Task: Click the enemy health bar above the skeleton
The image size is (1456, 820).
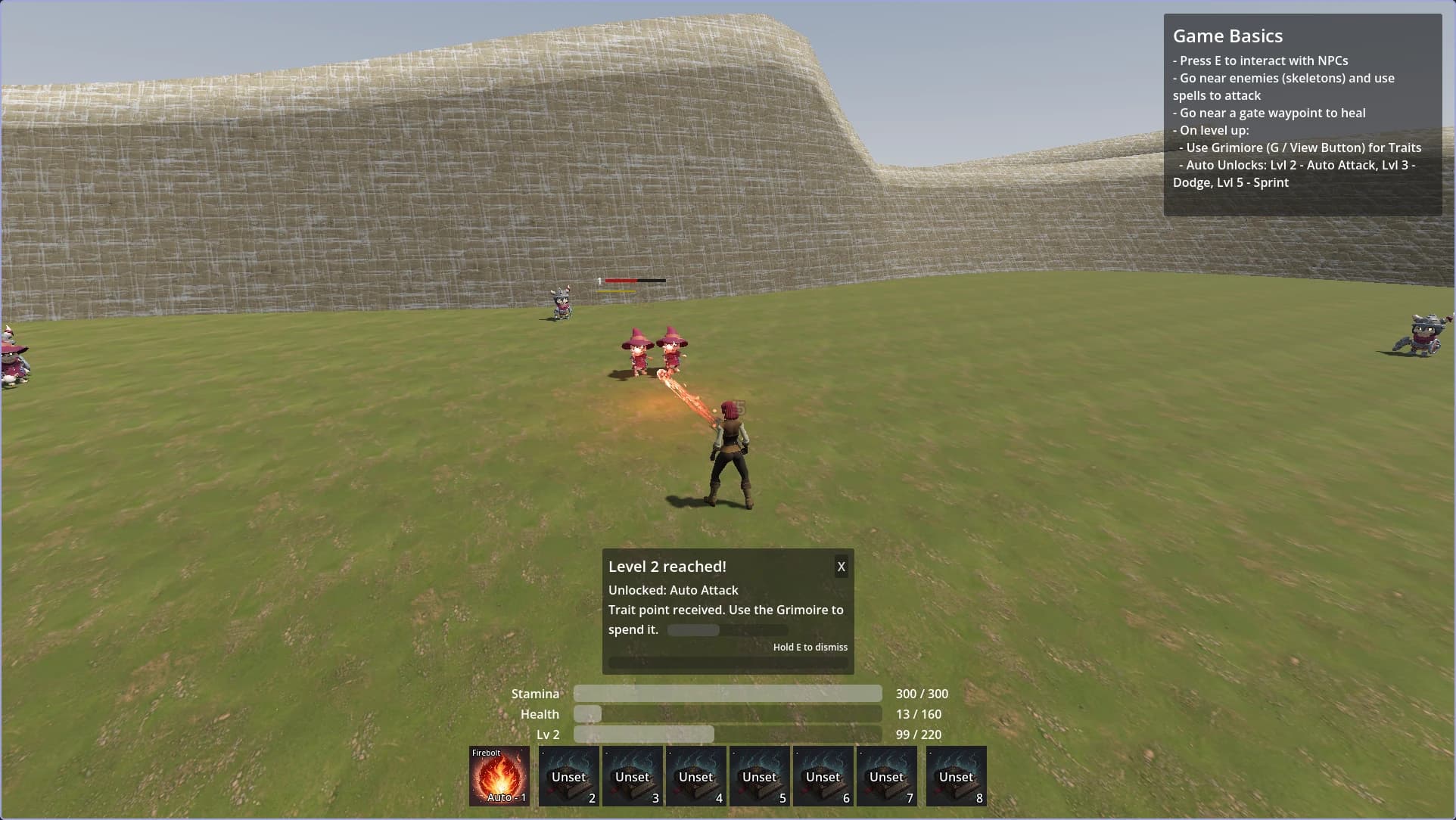Action: [634, 281]
